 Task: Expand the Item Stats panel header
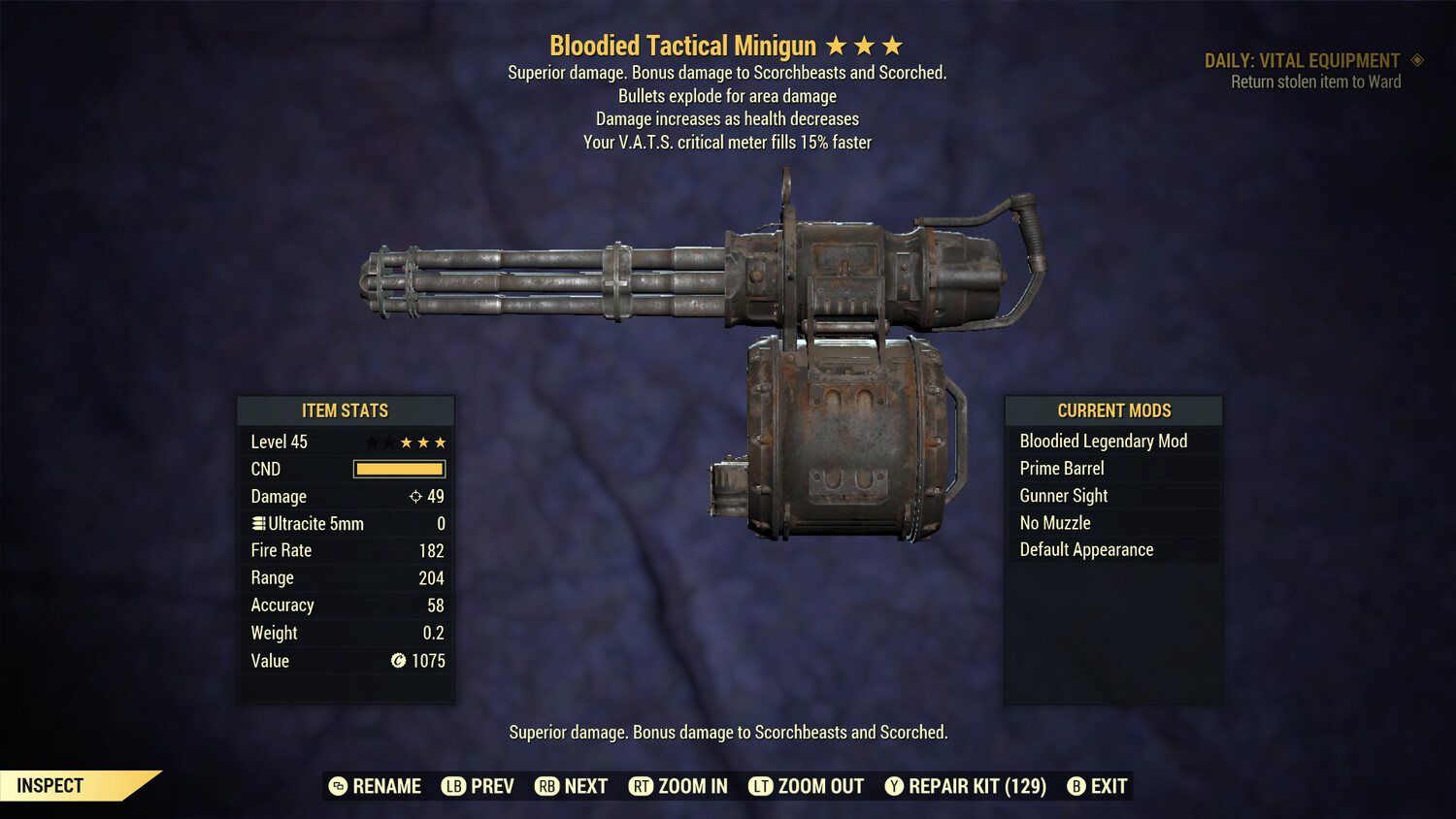tap(346, 410)
